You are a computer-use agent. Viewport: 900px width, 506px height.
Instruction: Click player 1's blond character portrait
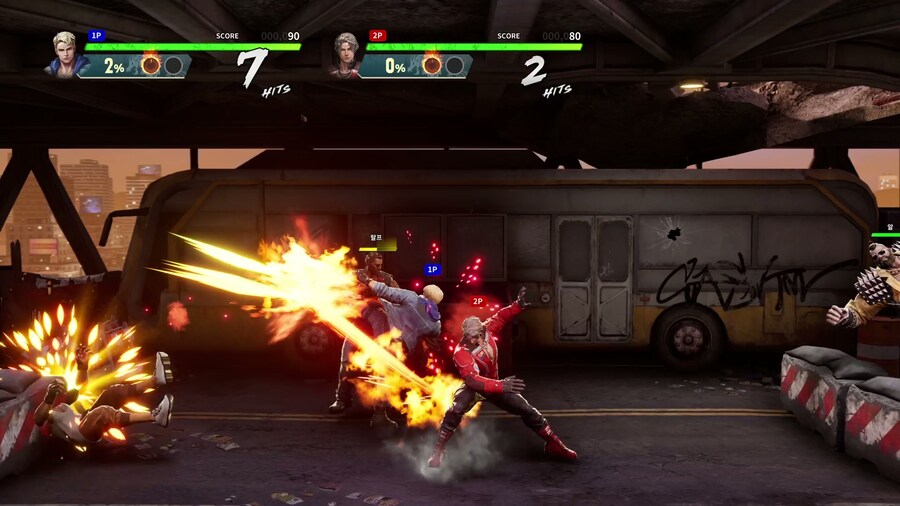(x=63, y=54)
